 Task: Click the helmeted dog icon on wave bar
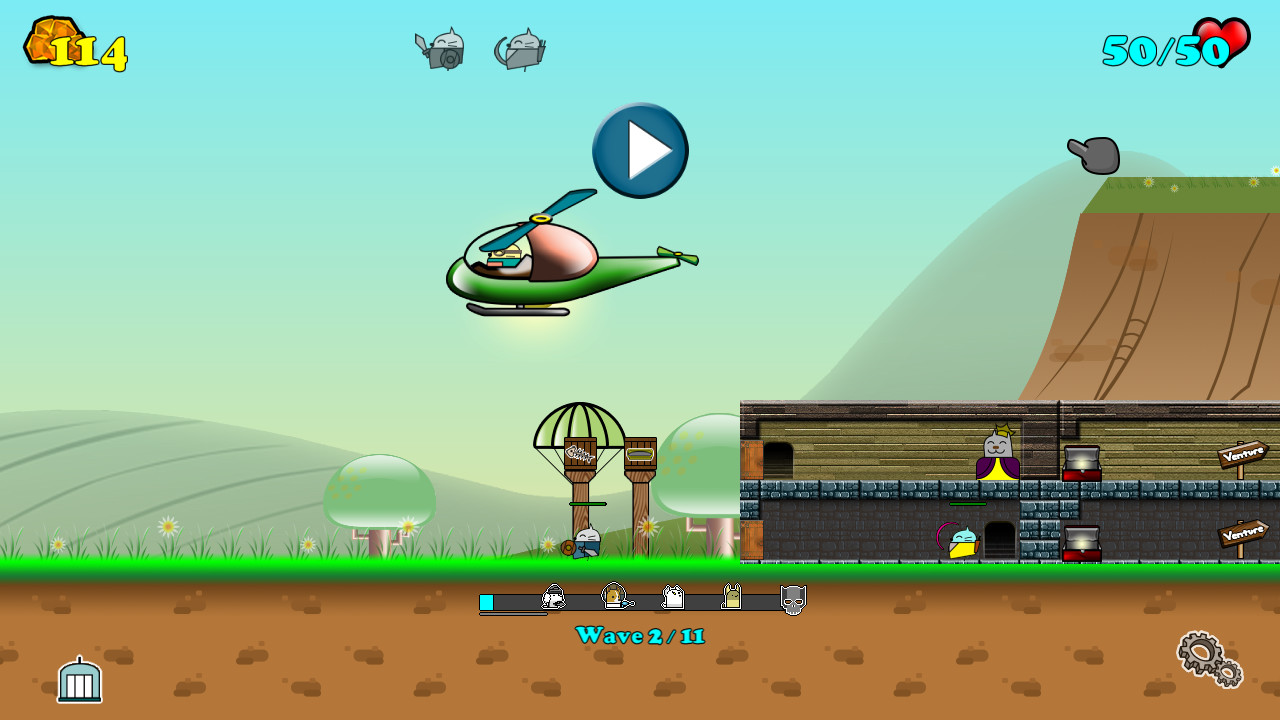(x=552, y=598)
